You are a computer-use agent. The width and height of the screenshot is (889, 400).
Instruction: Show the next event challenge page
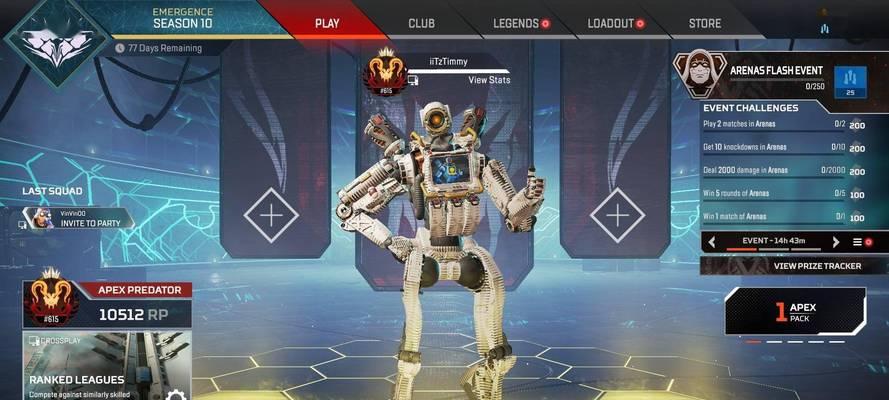pyautogui.click(x=836, y=242)
